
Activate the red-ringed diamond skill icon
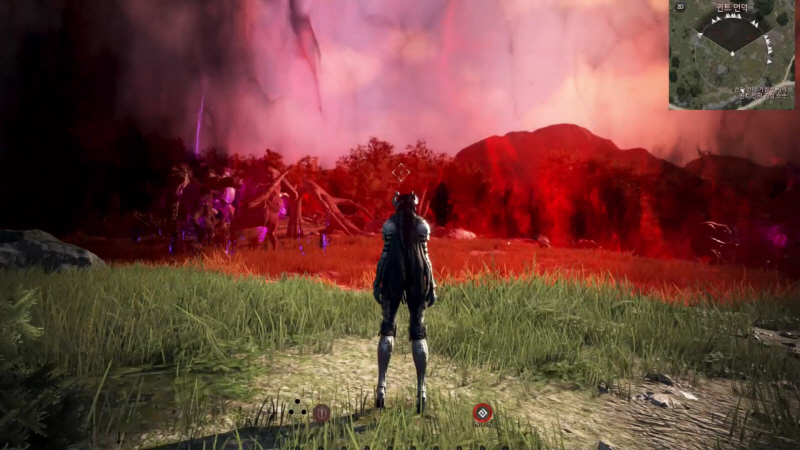[x=483, y=411]
